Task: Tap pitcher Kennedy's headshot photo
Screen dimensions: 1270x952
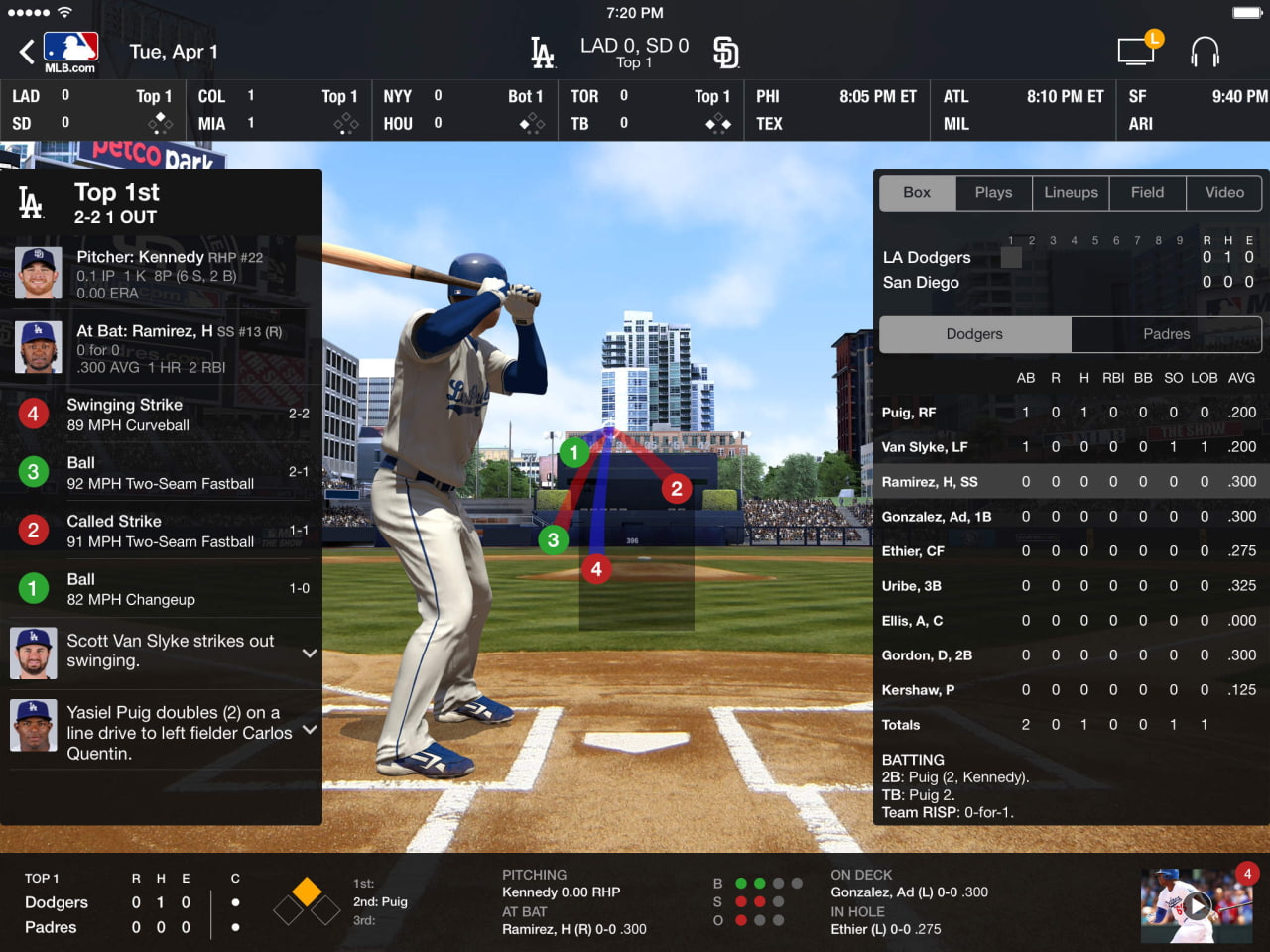Action: point(38,273)
